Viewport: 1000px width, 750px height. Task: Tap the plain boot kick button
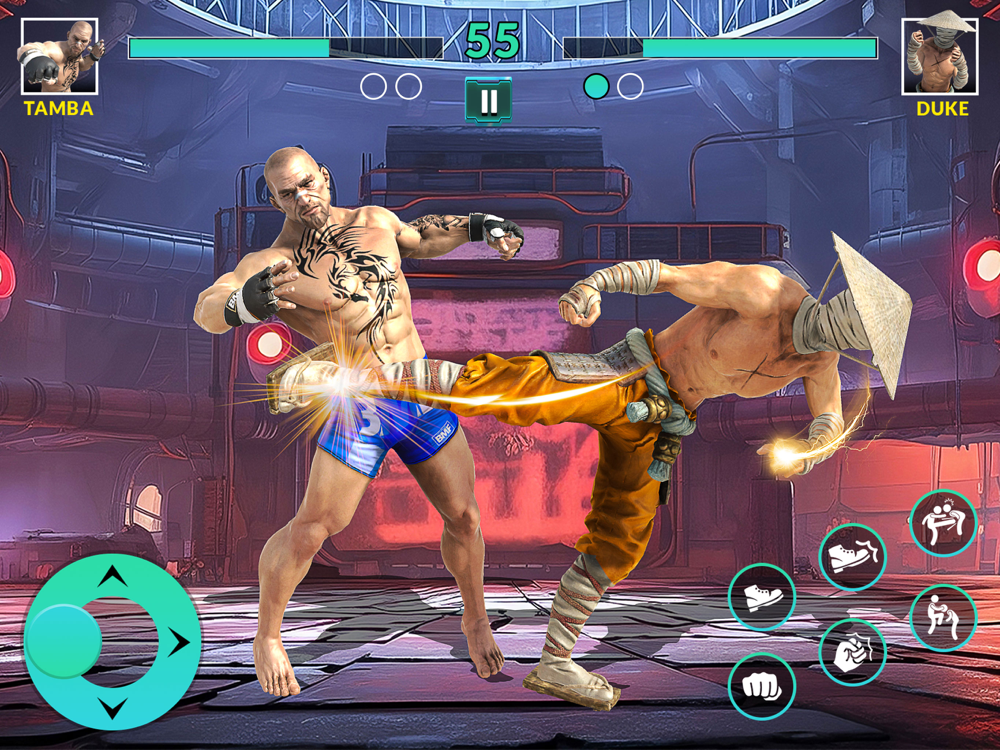(761, 597)
